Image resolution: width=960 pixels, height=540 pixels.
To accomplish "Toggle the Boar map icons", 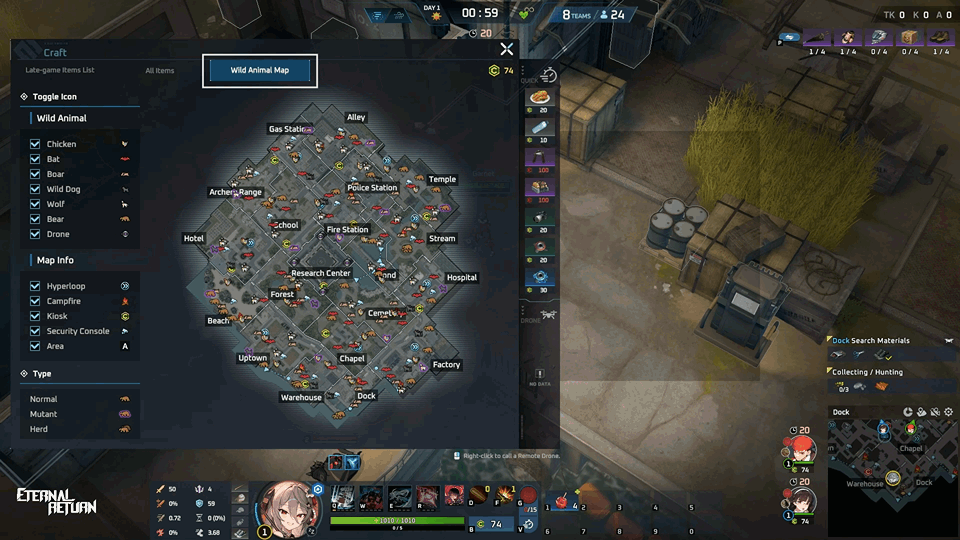I will pos(35,174).
